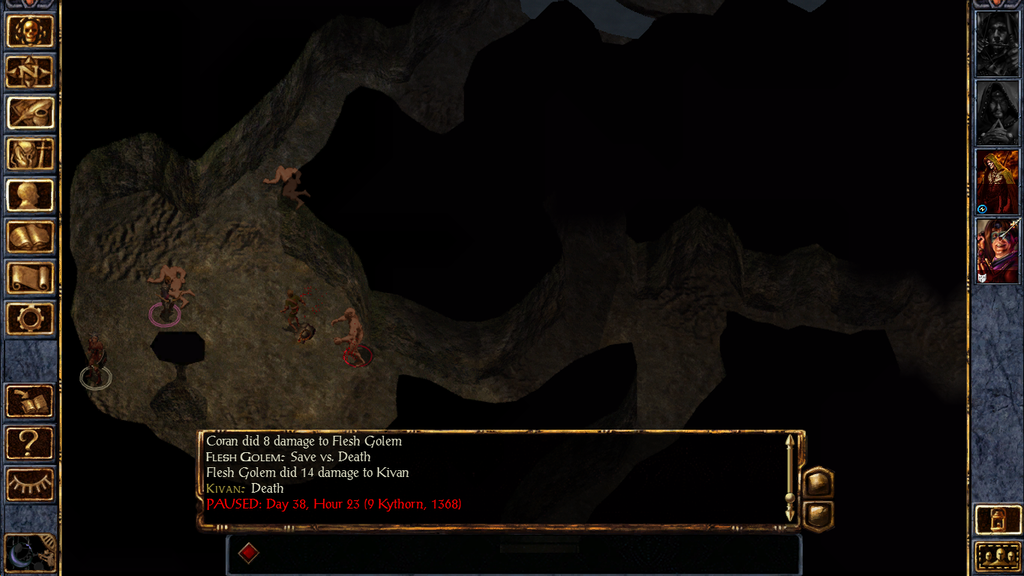Select the purple-hatted archer portrait
Screen dimensions: 1024x576
coord(997,250)
